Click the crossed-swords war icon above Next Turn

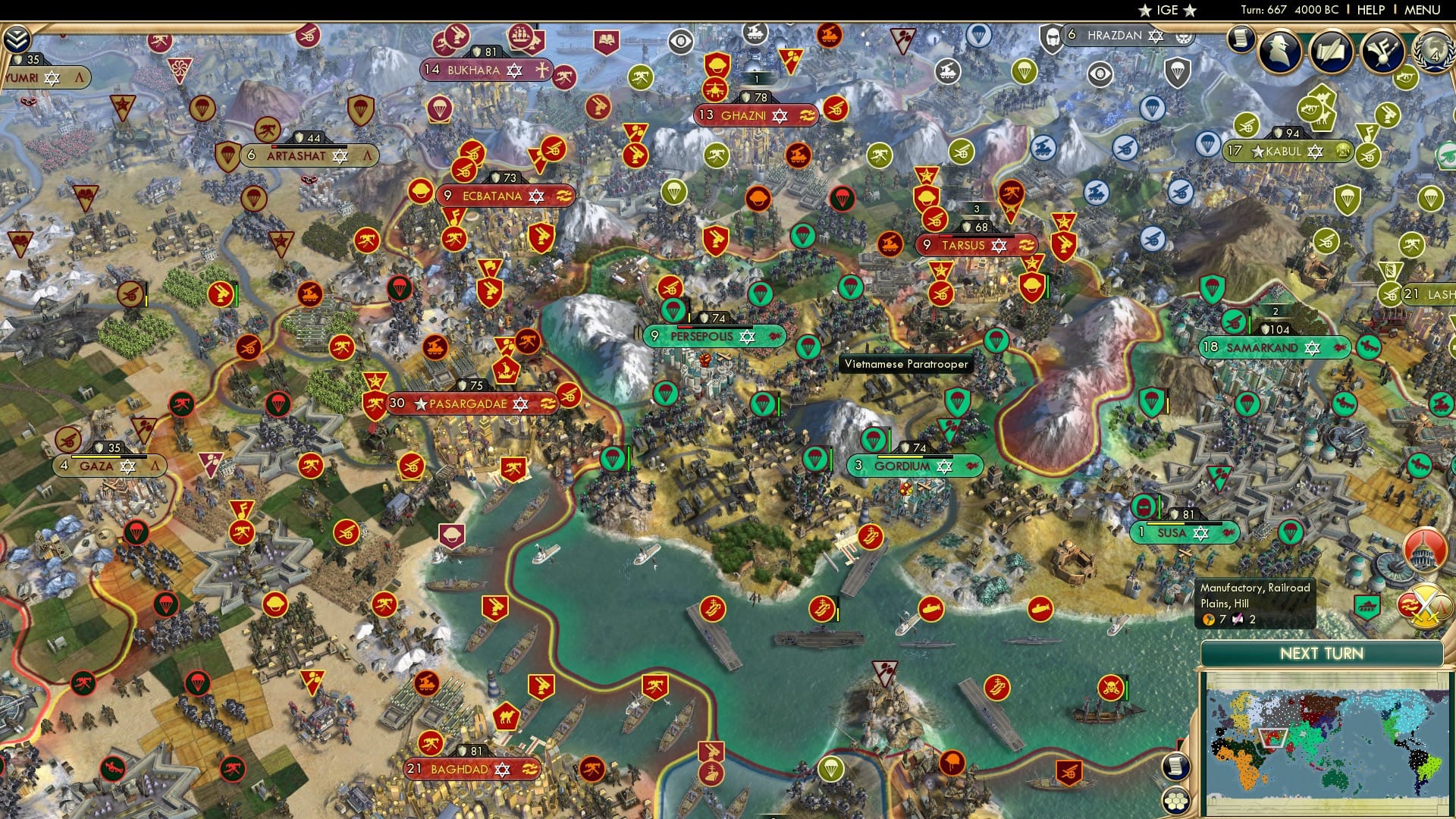[1423, 607]
